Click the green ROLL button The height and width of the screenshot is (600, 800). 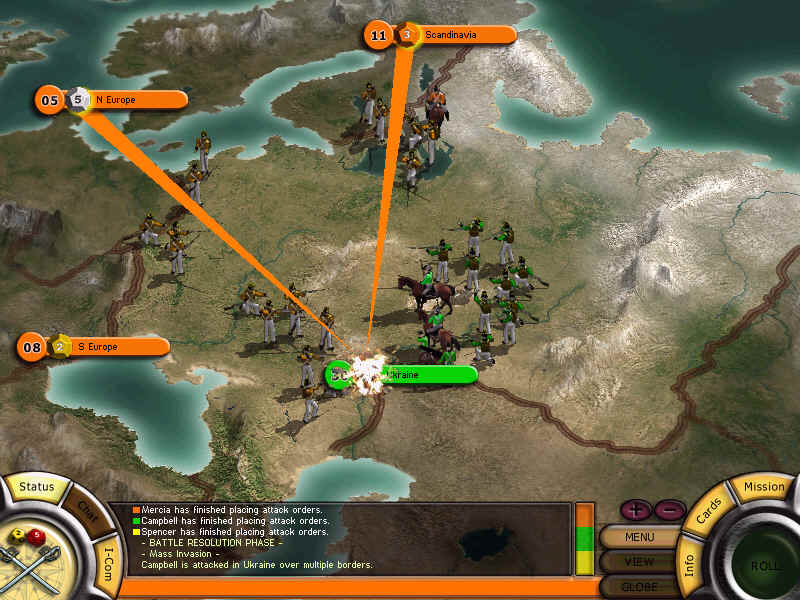point(767,565)
